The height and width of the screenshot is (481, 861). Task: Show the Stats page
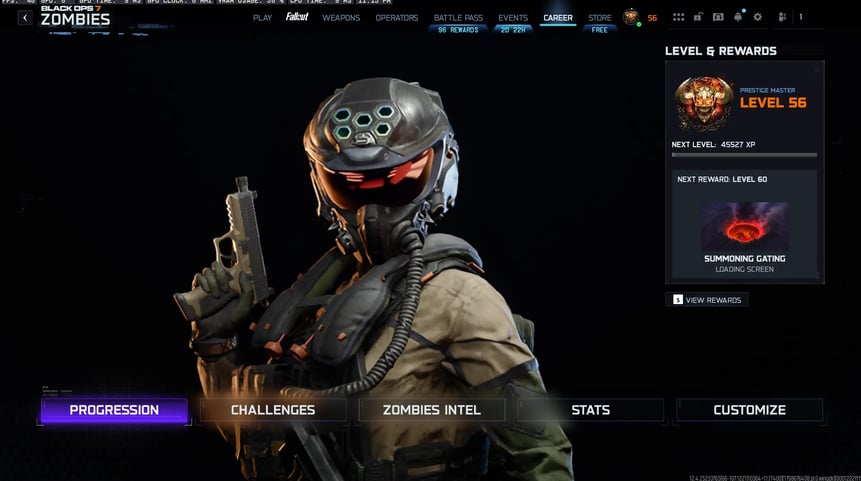(x=590, y=410)
